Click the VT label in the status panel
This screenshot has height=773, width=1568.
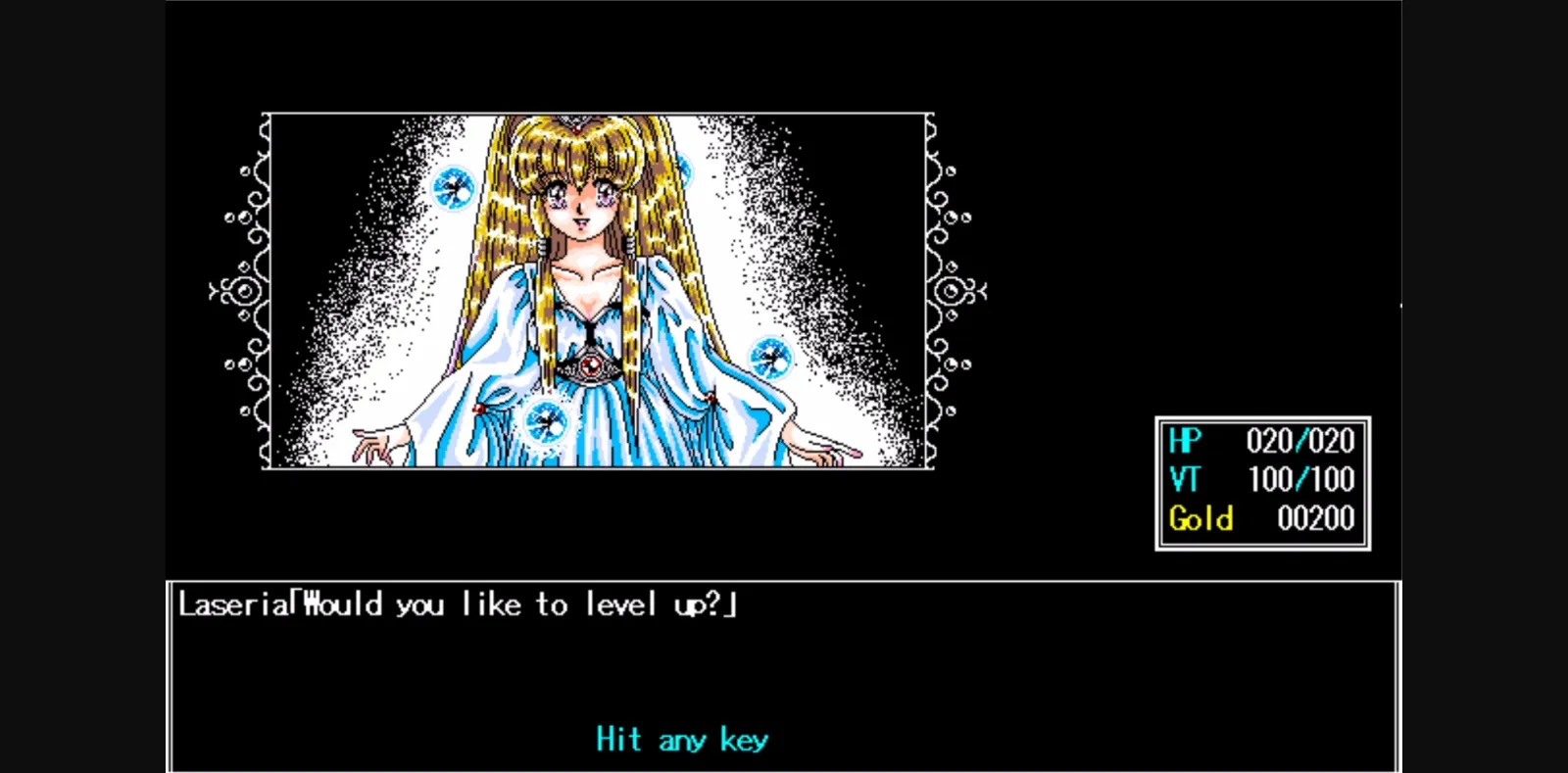pyautogui.click(x=1183, y=479)
